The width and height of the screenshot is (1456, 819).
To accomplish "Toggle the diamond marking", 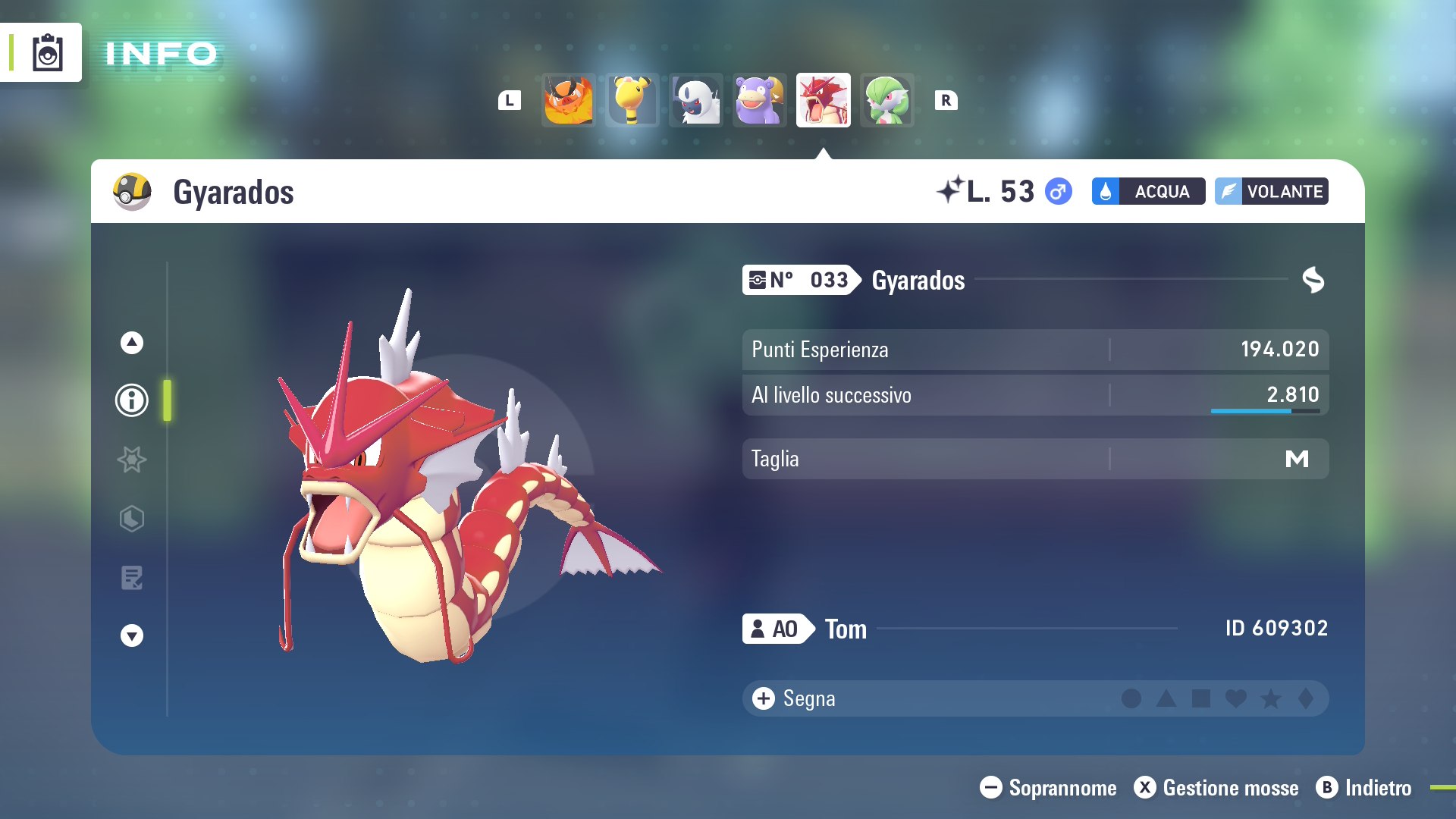I will pos(1306,698).
